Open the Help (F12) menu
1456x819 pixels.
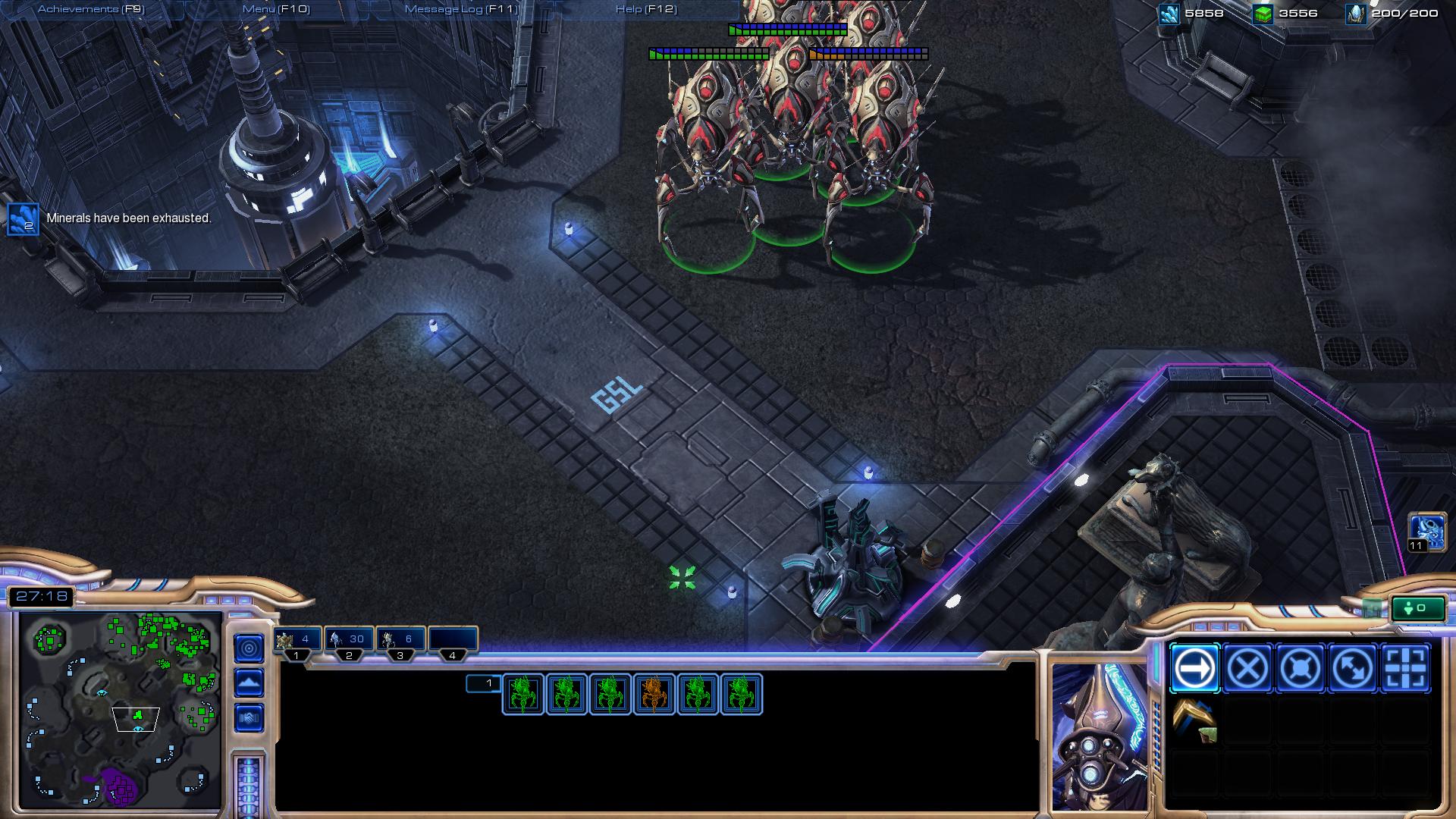coord(646,9)
